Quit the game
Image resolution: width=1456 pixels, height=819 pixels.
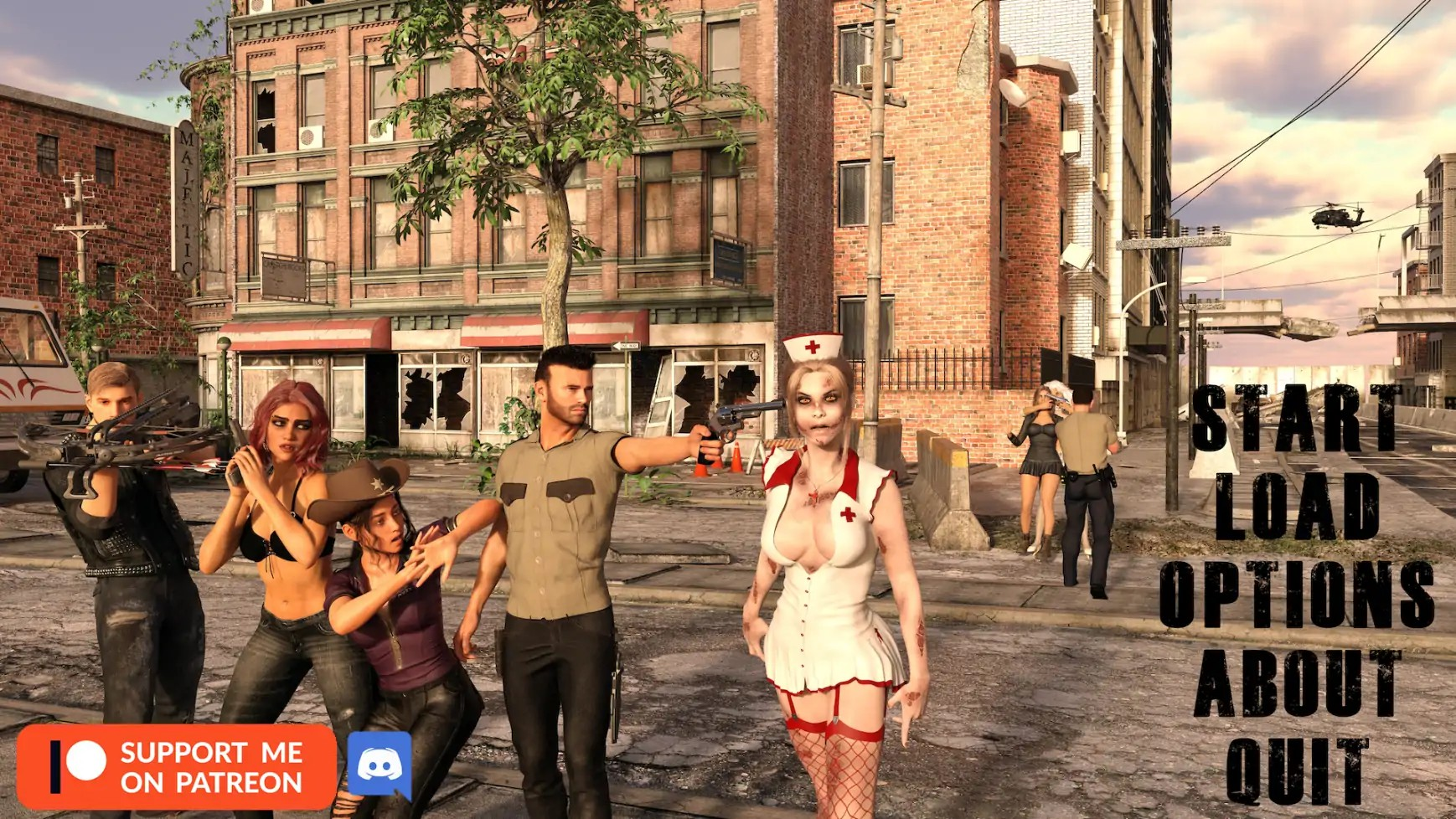(1297, 770)
